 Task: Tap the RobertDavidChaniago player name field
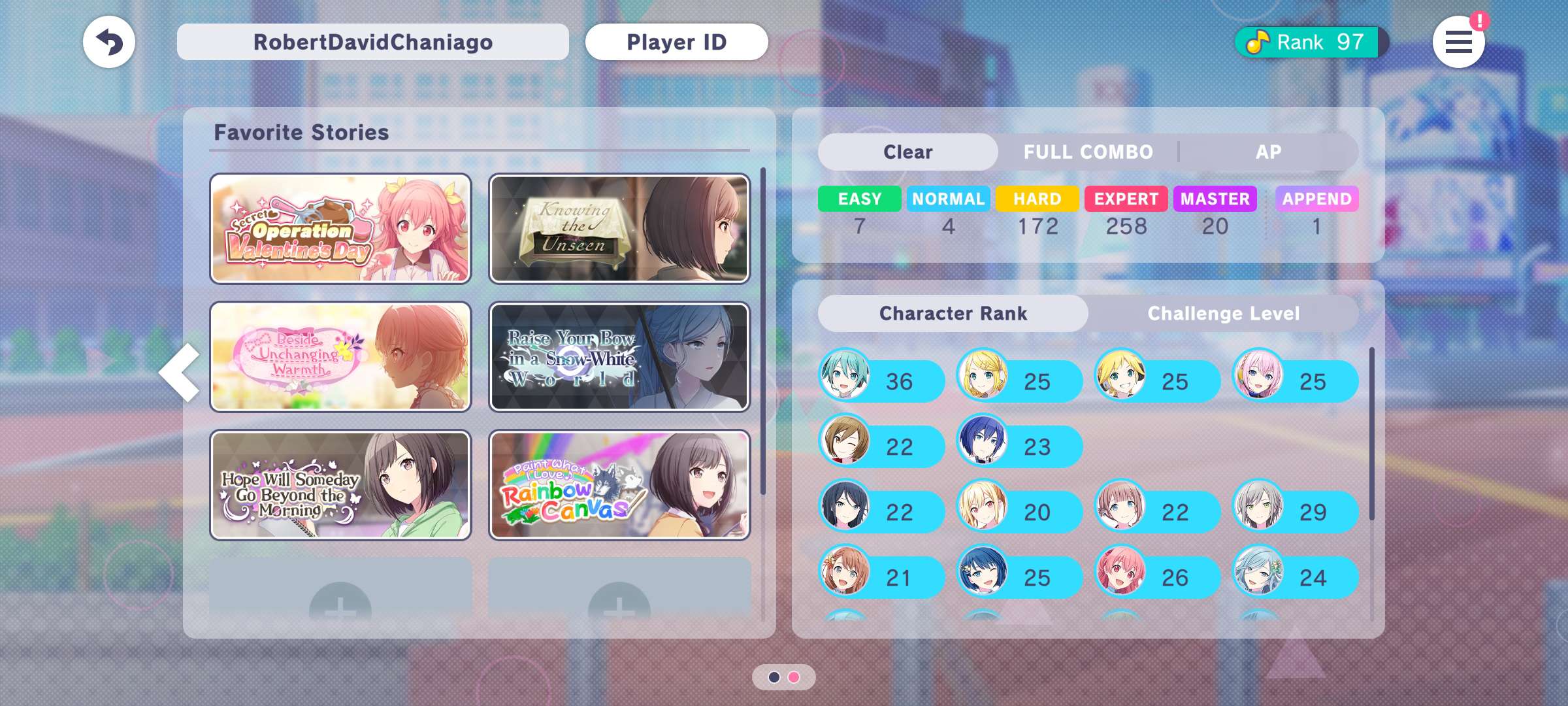(372, 42)
